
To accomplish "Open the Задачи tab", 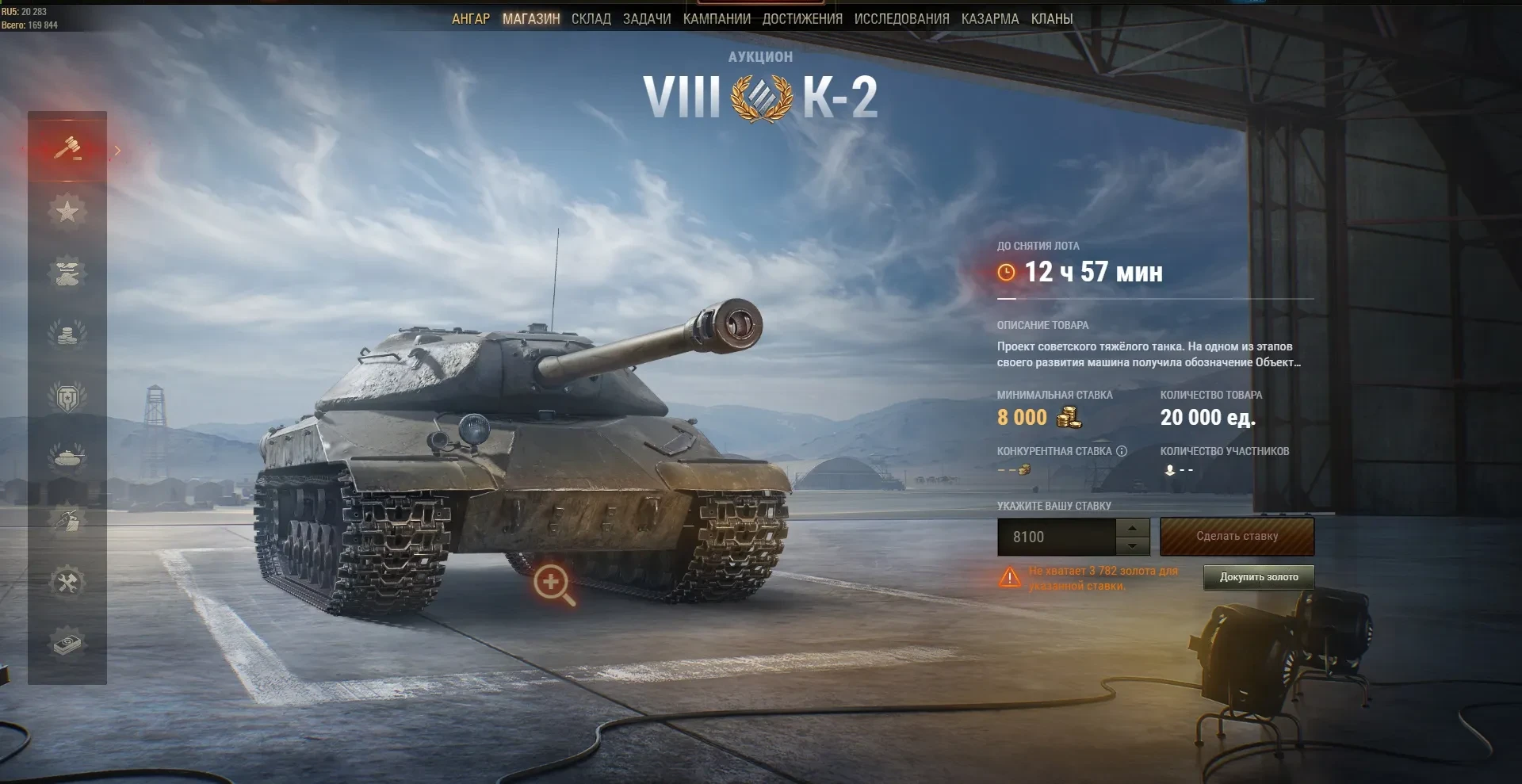I will 647,19.
